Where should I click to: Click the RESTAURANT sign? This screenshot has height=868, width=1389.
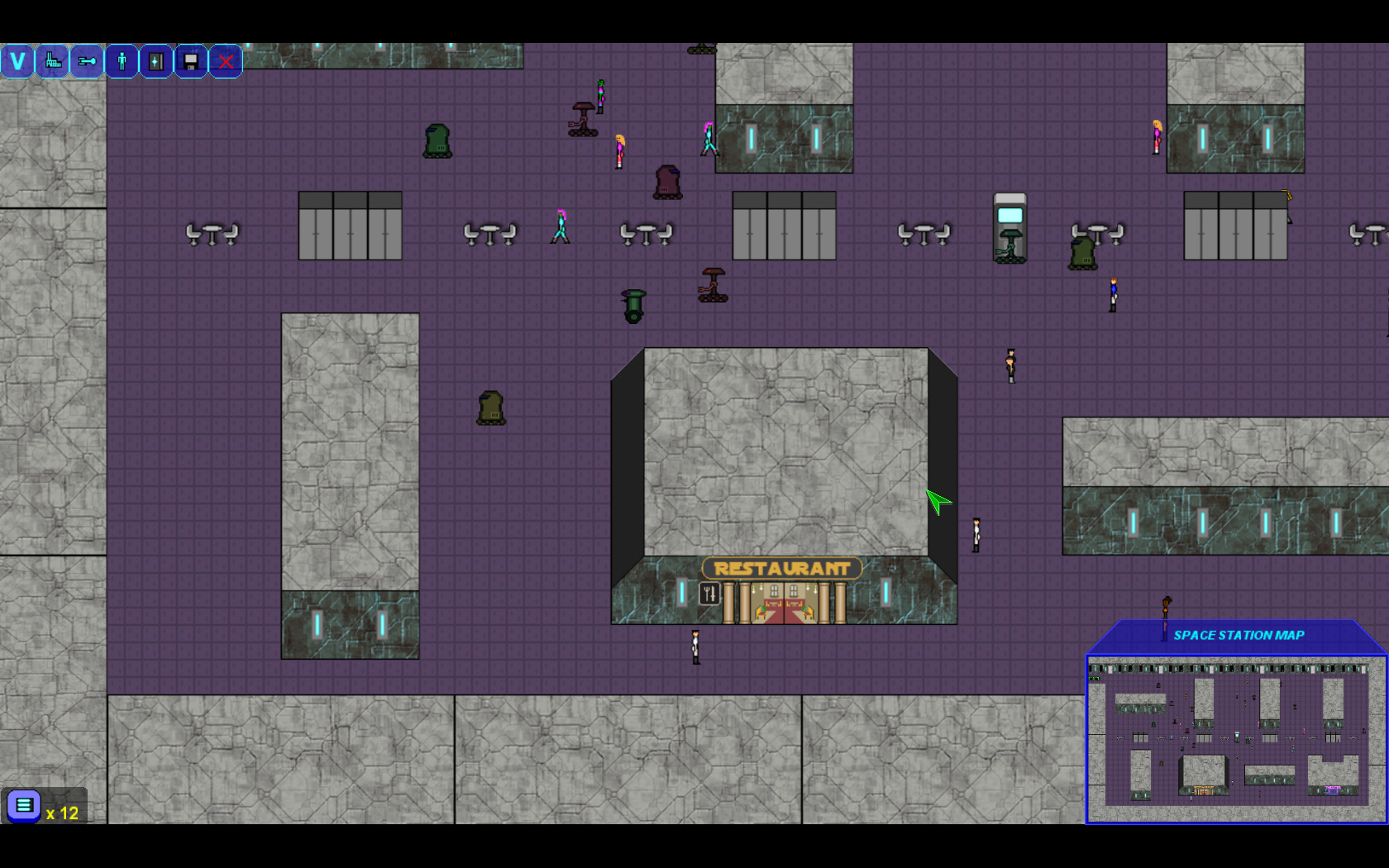pyautogui.click(x=781, y=566)
